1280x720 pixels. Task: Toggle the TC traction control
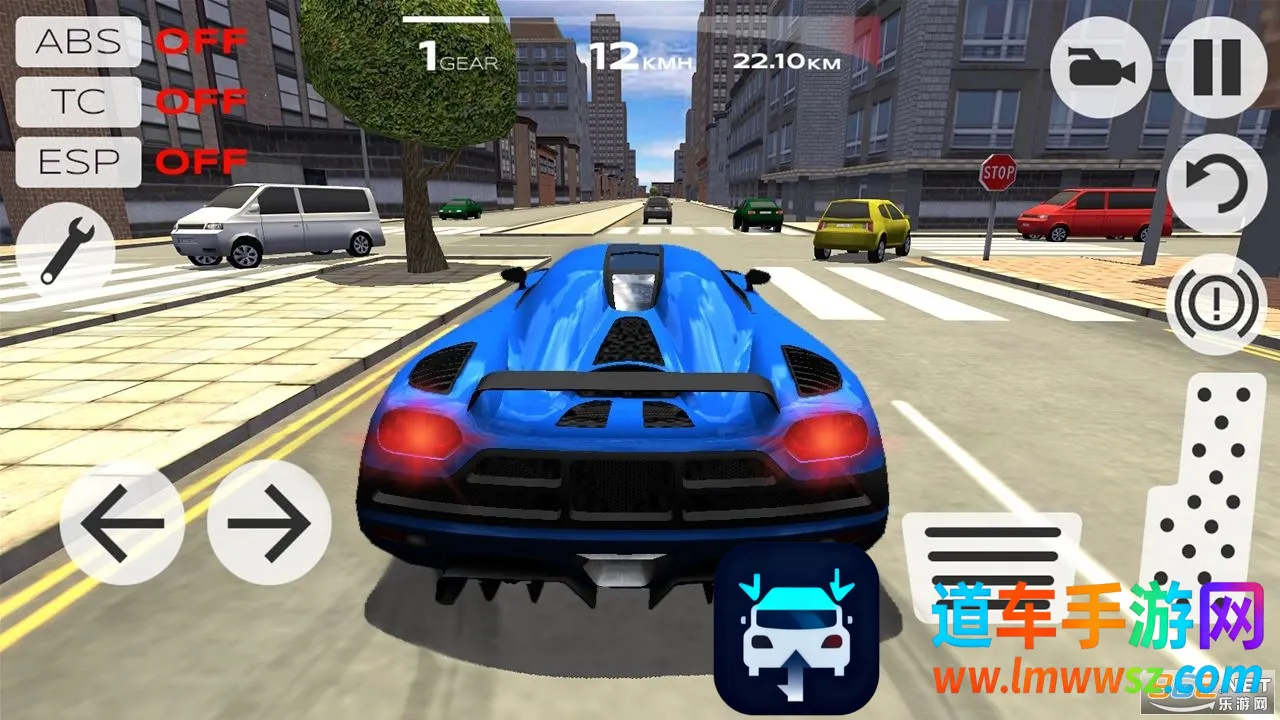point(79,102)
